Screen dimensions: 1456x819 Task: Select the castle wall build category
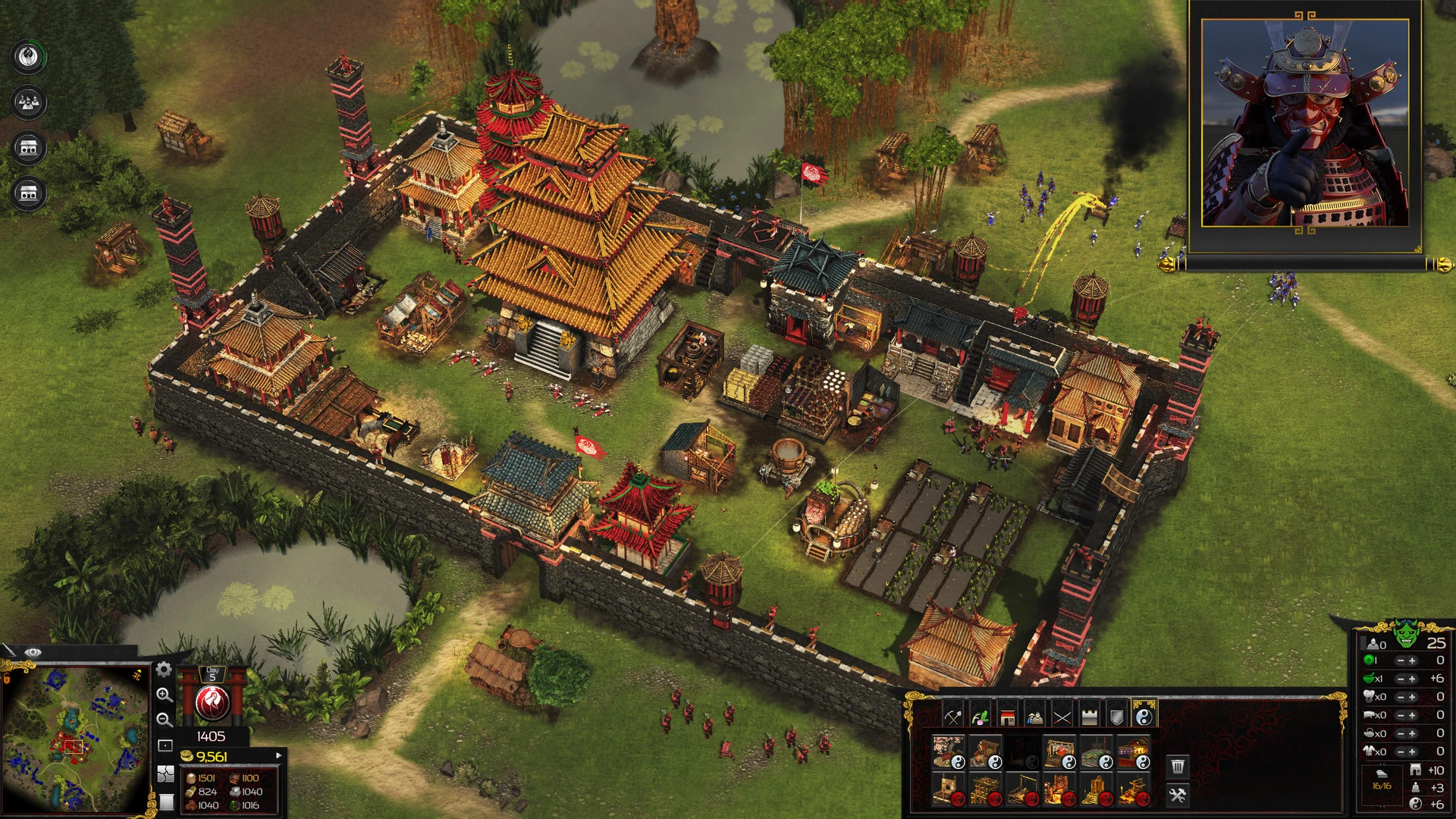(1090, 718)
